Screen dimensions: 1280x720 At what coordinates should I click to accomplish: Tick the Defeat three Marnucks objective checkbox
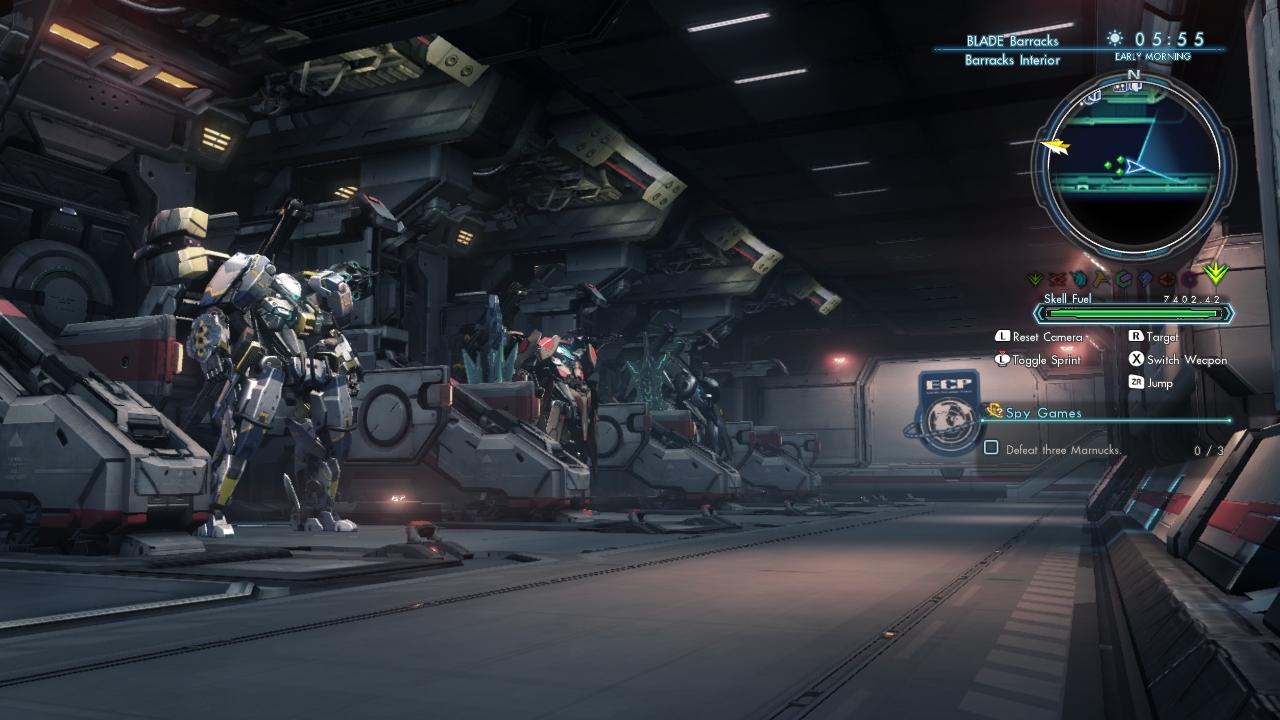(x=991, y=448)
